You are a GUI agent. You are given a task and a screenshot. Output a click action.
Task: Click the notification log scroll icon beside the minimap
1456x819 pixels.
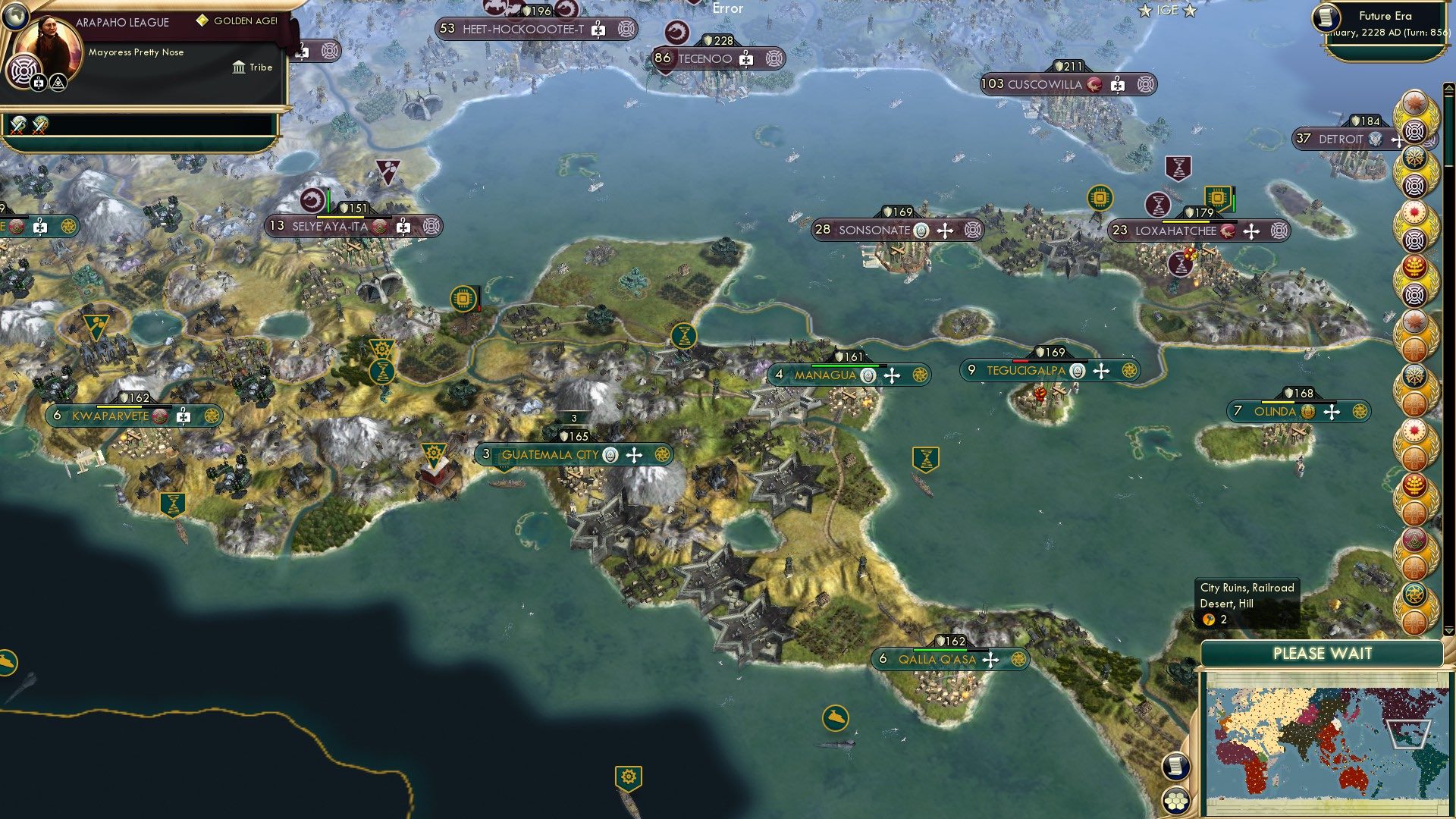1176,767
